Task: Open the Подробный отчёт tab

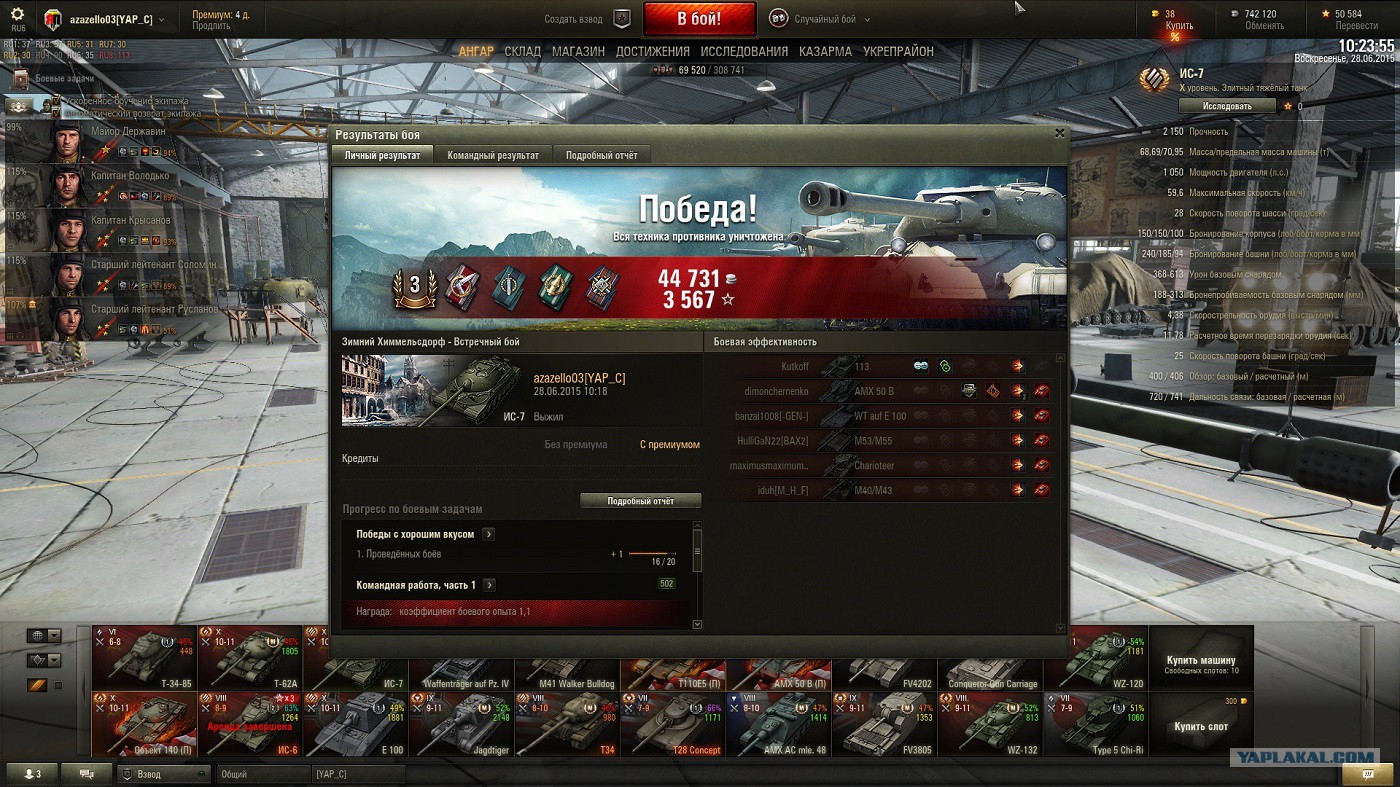Action: [x=601, y=155]
